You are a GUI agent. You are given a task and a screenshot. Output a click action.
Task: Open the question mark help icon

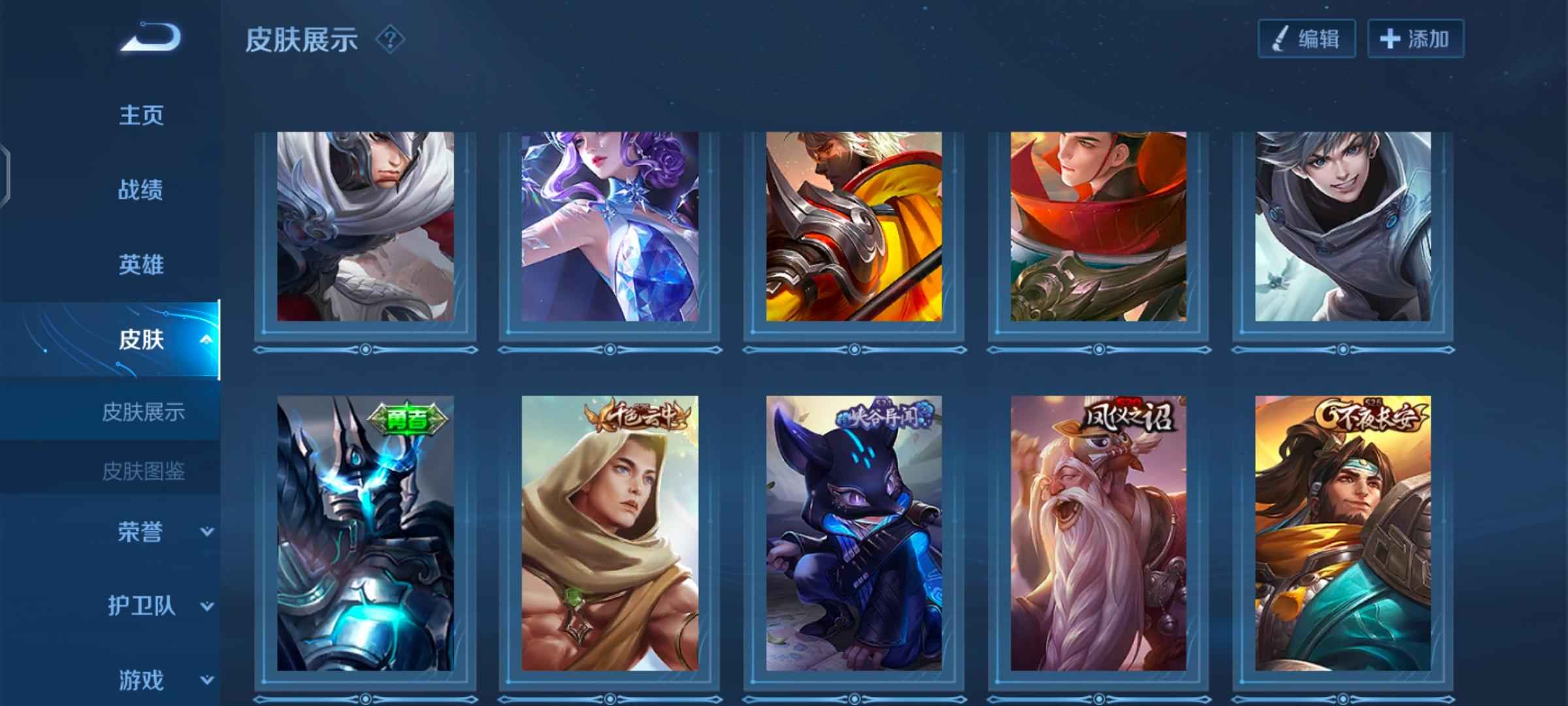(x=390, y=40)
